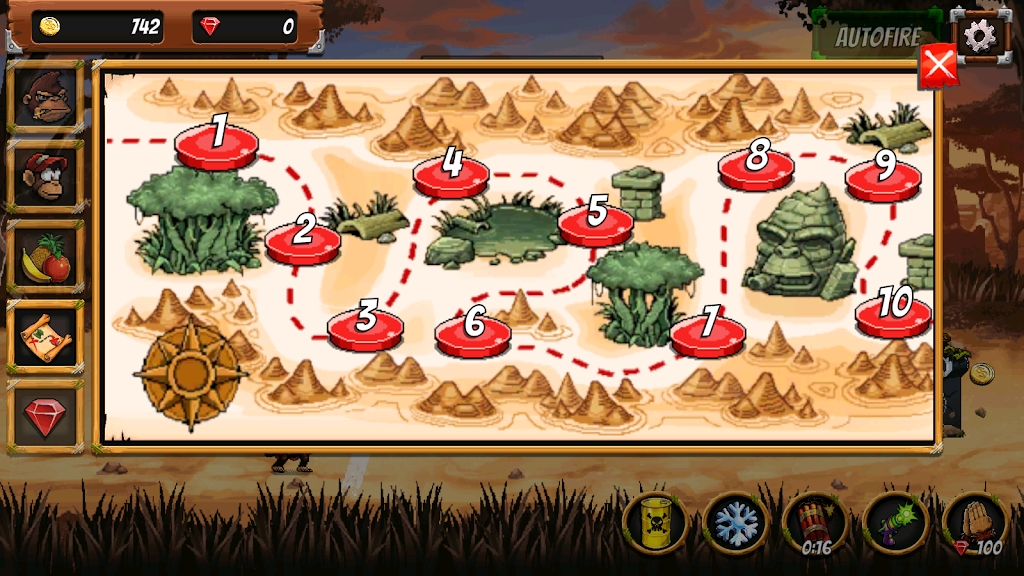Viewport: 1024px width, 576px height.
Task: Open the red gem shop
Action: [45, 417]
